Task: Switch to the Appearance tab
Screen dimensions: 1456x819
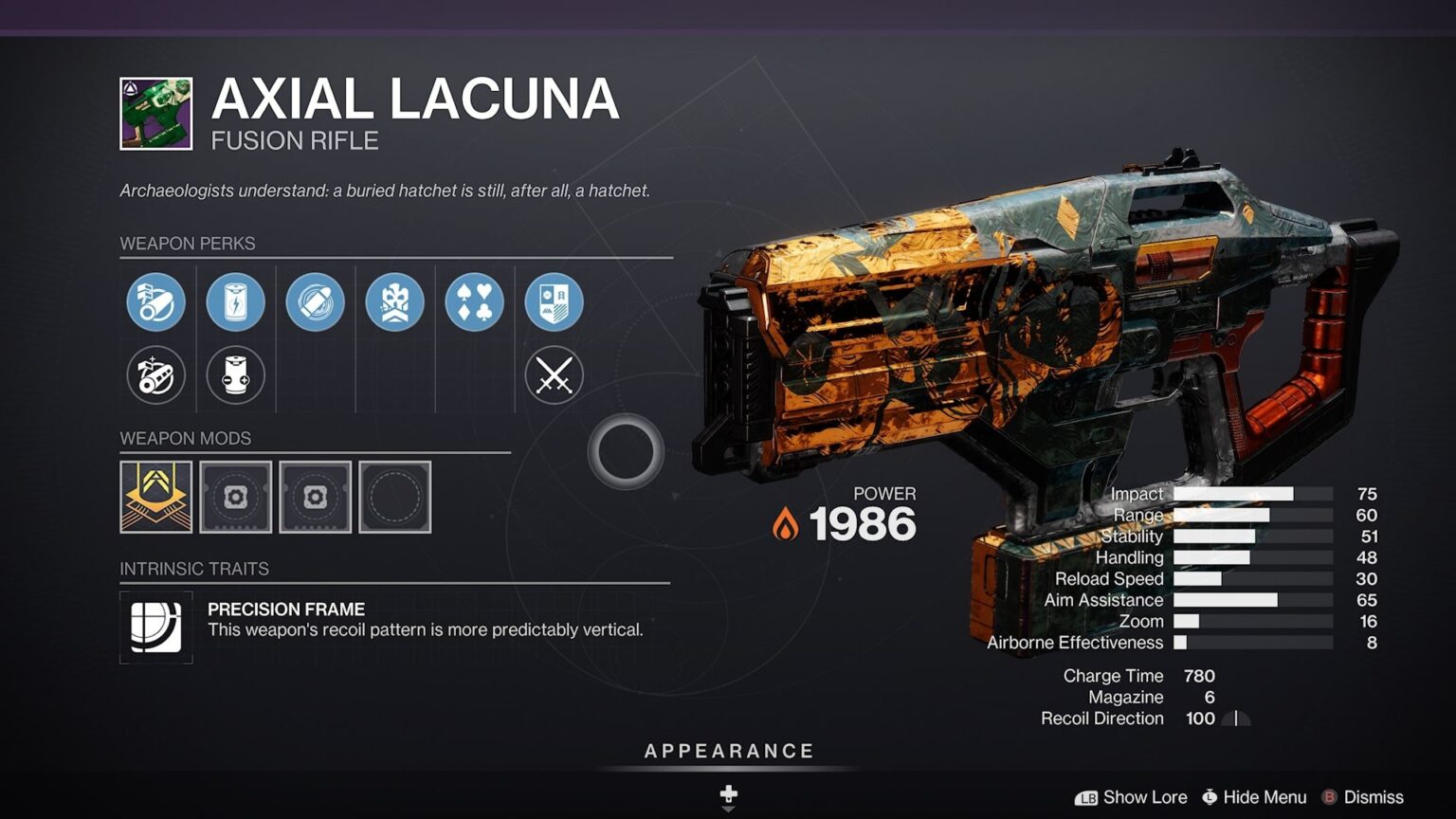Action: pyautogui.click(x=728, y=750)
